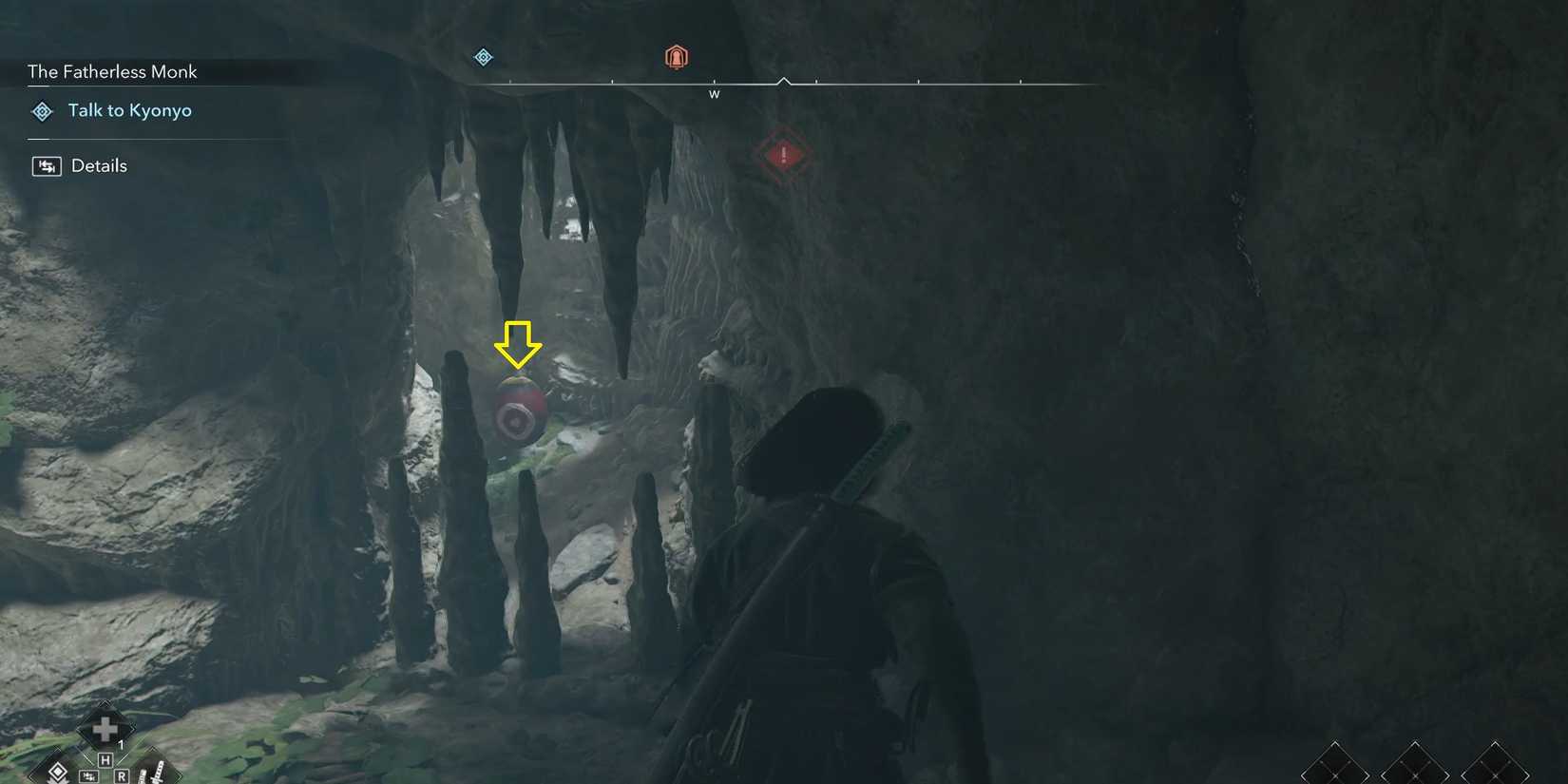
Task: Click the red bell alert icon on the compass
Action: click(676, 56)
